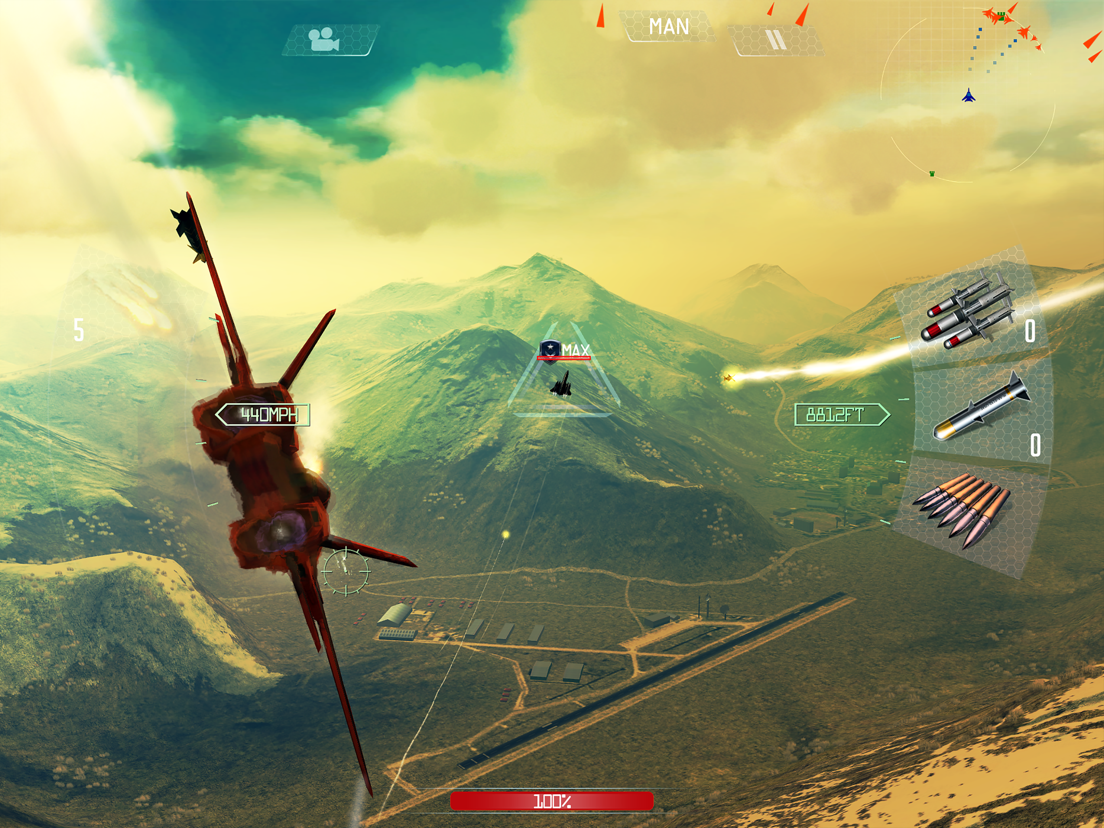Select the single heavy missile weapon
1104x828 pixels.
[x=980, y=412]
